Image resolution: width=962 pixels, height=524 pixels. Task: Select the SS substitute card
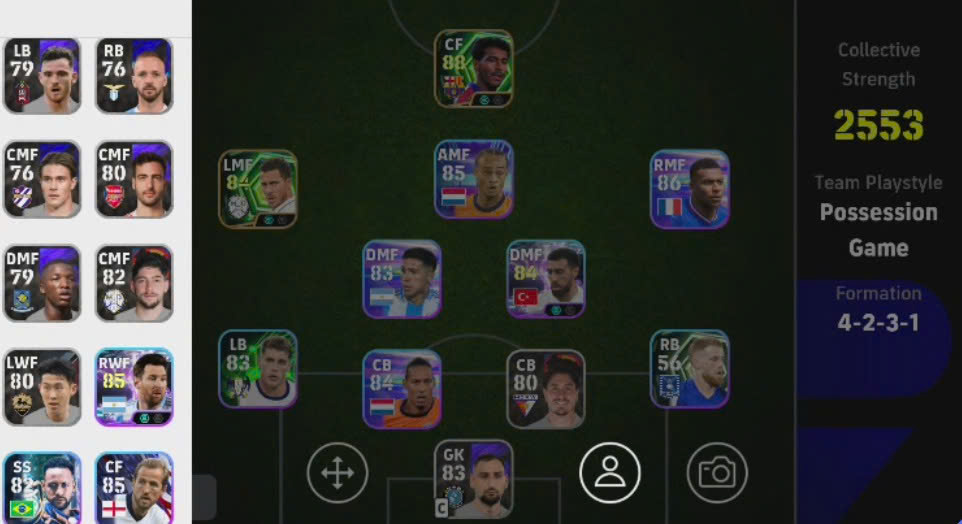pyautogui.click(x=42, y=488)
